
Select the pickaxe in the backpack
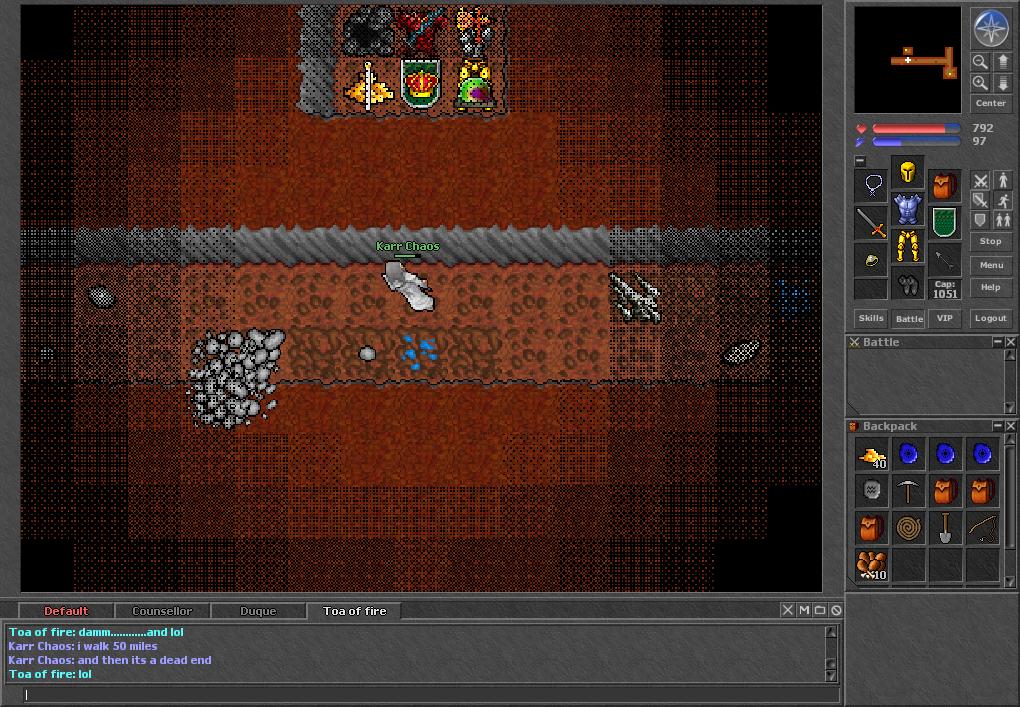(908, 491)
